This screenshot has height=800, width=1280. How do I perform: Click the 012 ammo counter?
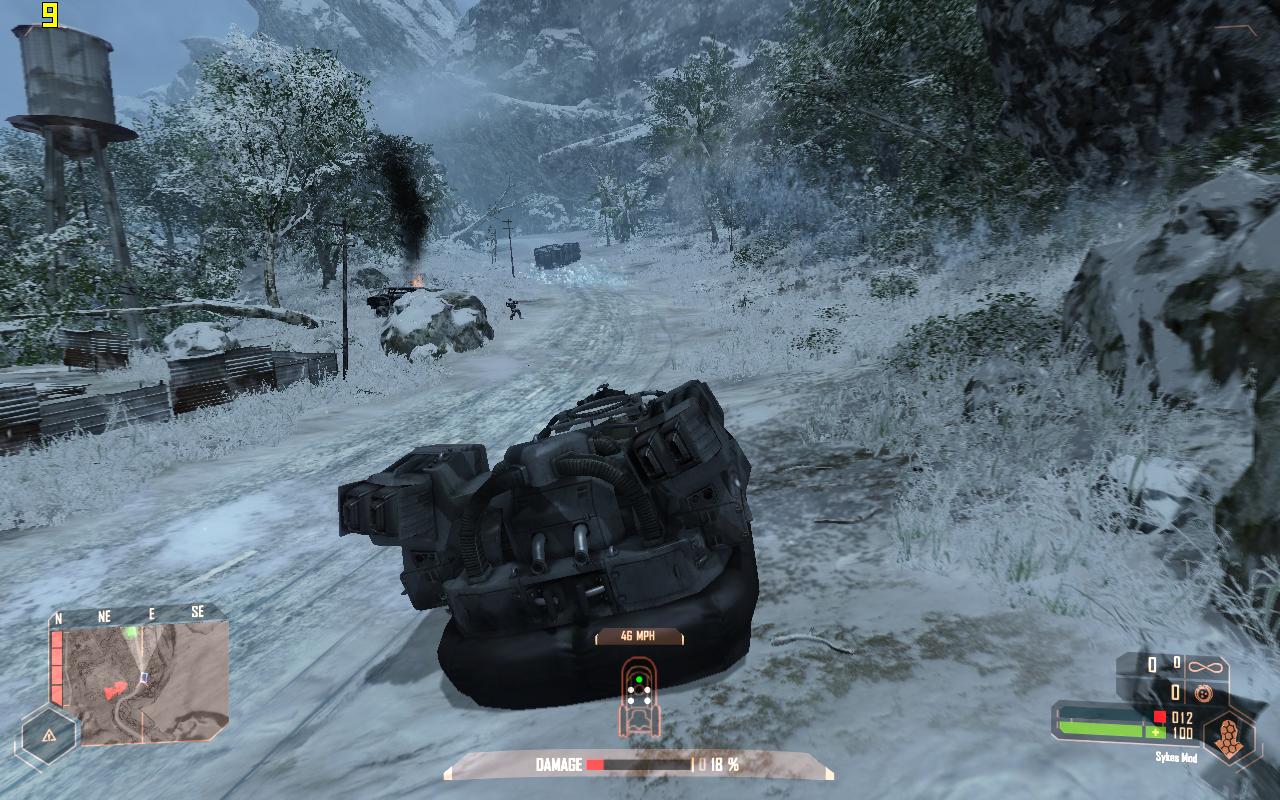[1181, 716]
